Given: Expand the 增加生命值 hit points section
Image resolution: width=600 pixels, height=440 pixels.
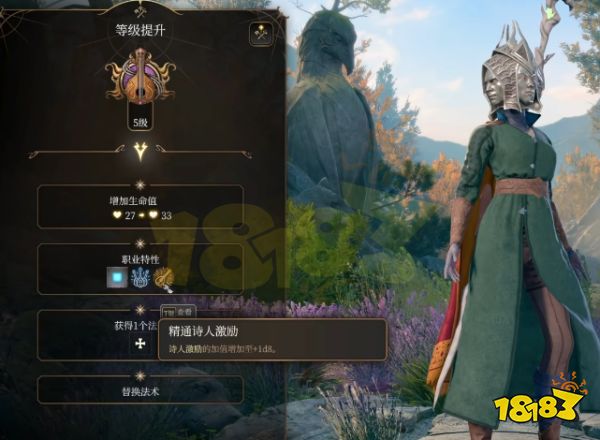Looking at the screenshot, I should point(140,207).
